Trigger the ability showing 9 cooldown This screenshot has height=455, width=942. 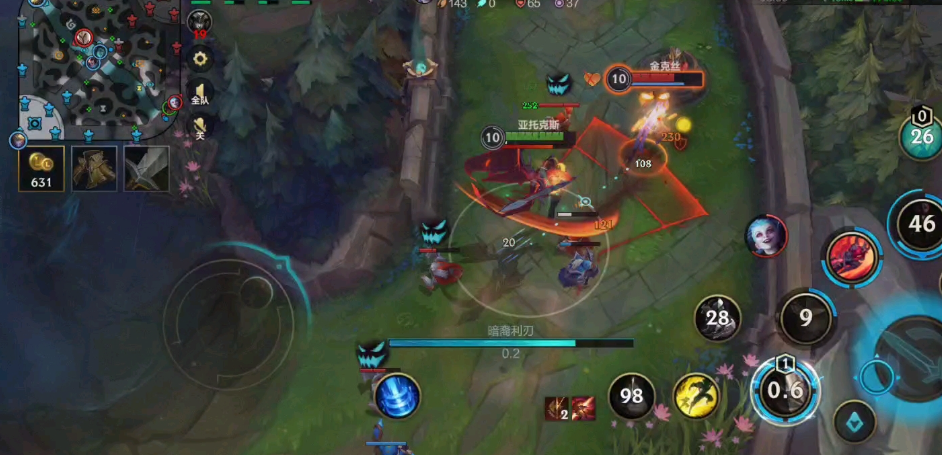point(805,319)
